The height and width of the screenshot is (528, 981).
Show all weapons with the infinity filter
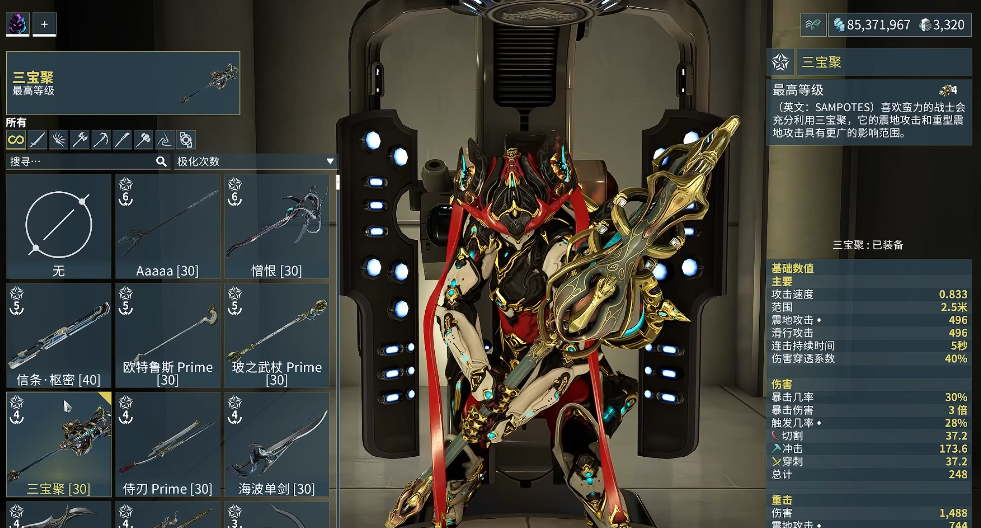coord(15,140)
